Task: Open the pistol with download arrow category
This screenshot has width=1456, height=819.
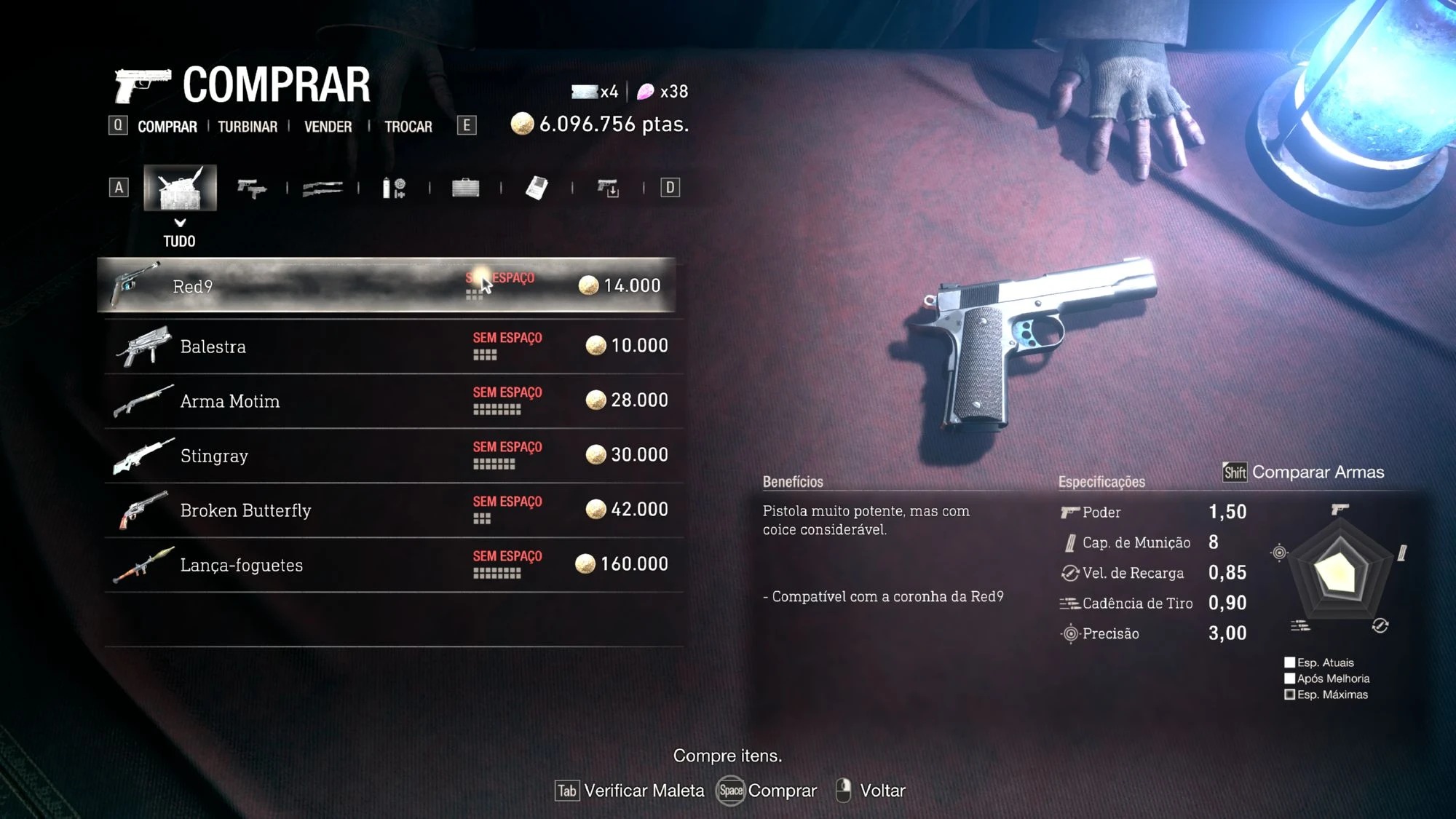Action: [x=608, y=189]
